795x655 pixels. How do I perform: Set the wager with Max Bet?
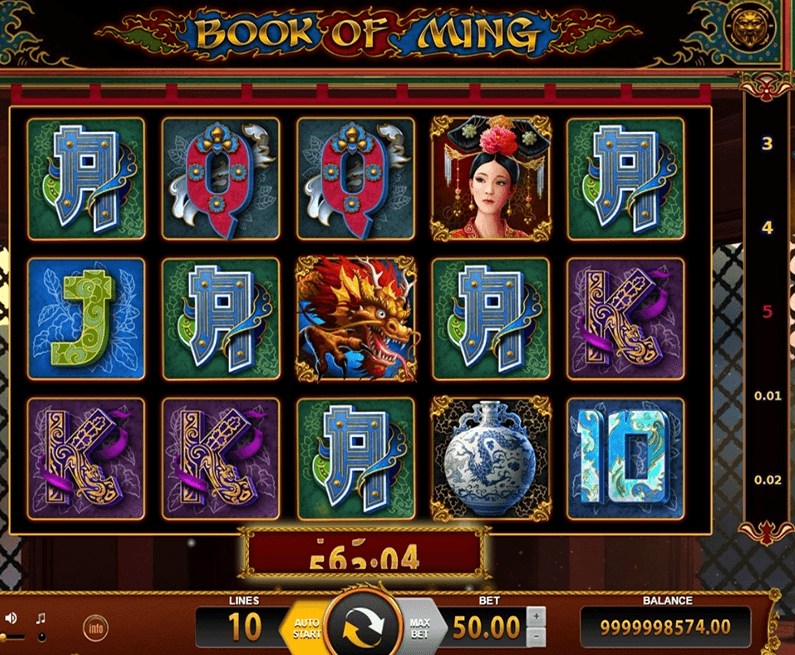[419, 627]
